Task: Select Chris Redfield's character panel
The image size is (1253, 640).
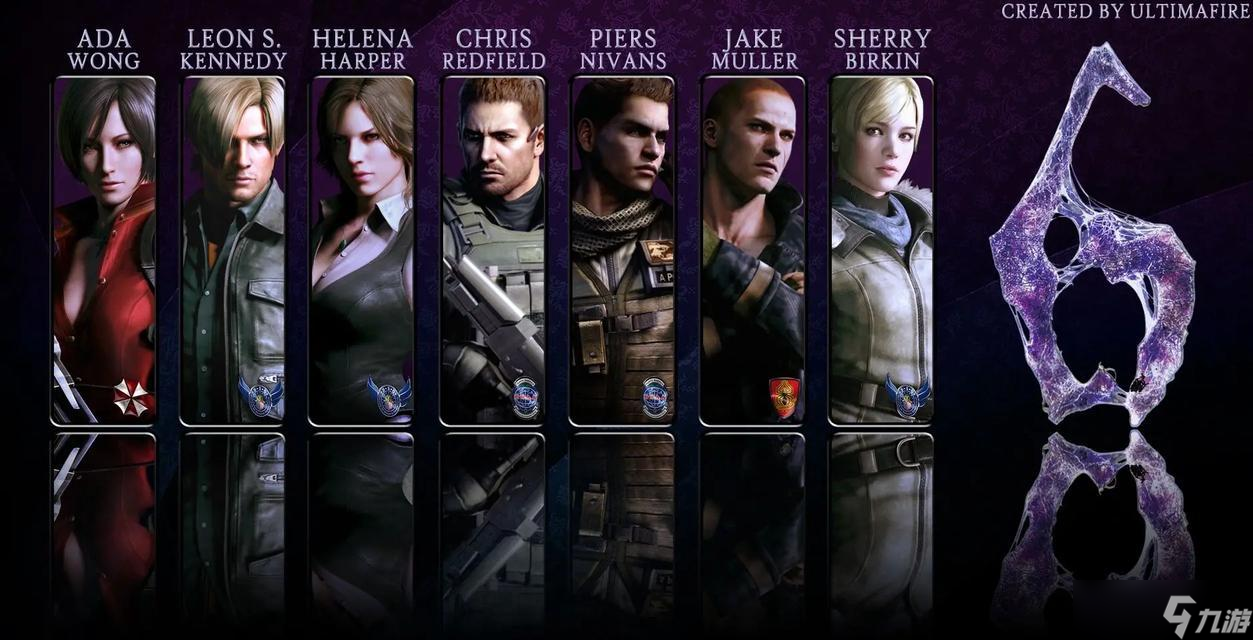Action: (493, 250)
